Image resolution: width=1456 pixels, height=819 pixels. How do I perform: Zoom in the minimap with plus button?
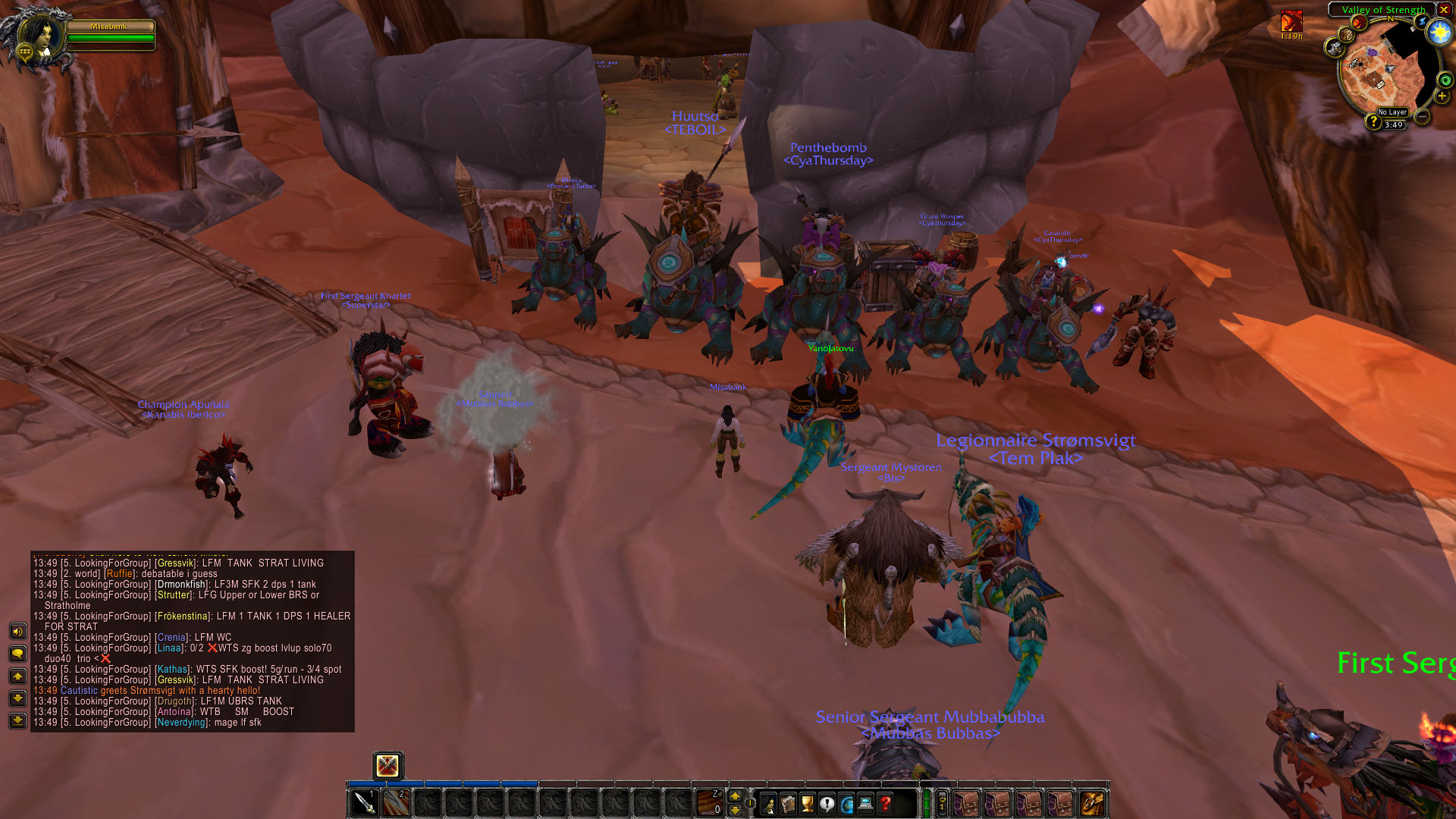tap(1442, 96)
